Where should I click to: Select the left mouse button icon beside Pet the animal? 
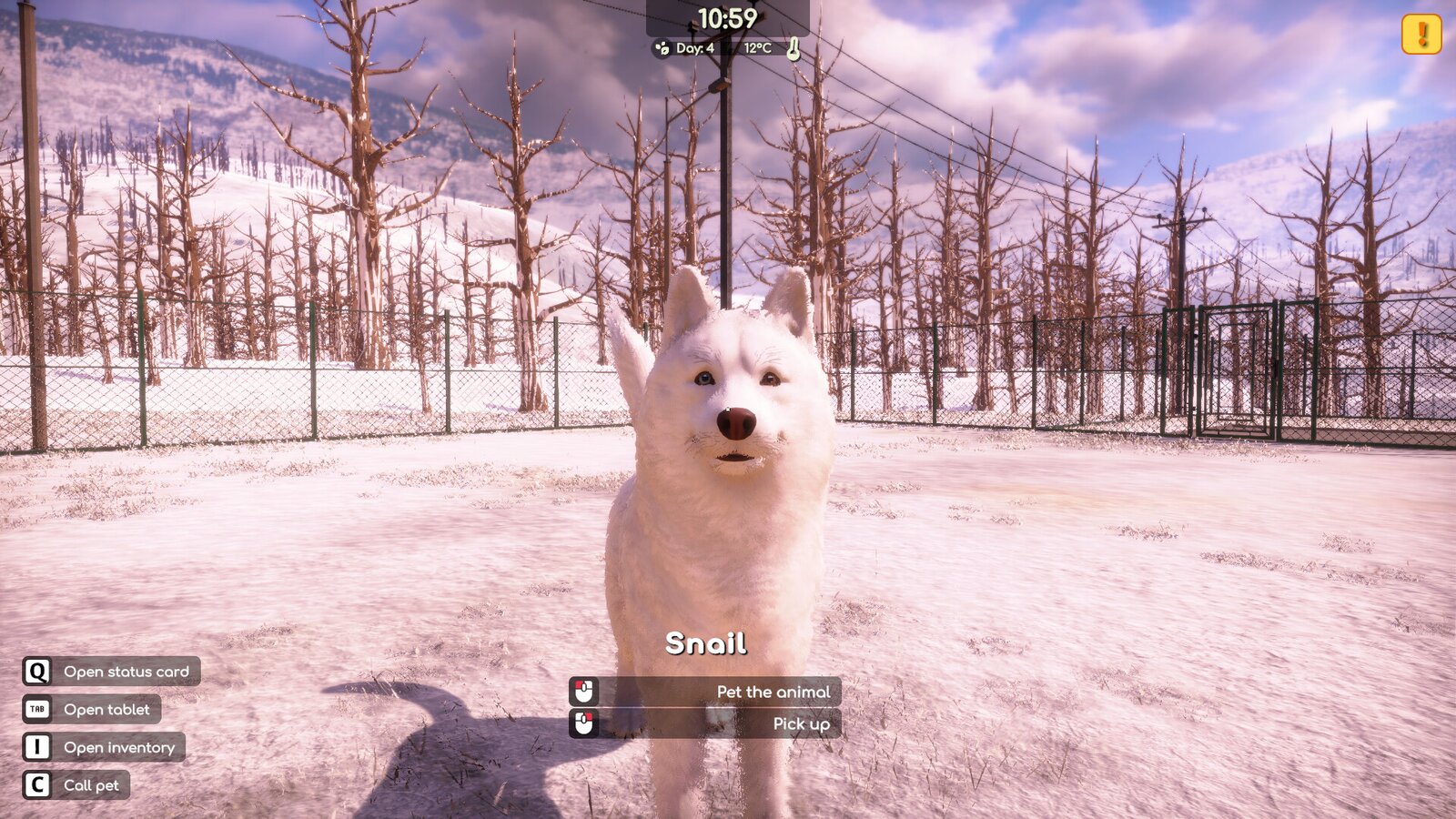coord(581,692)
